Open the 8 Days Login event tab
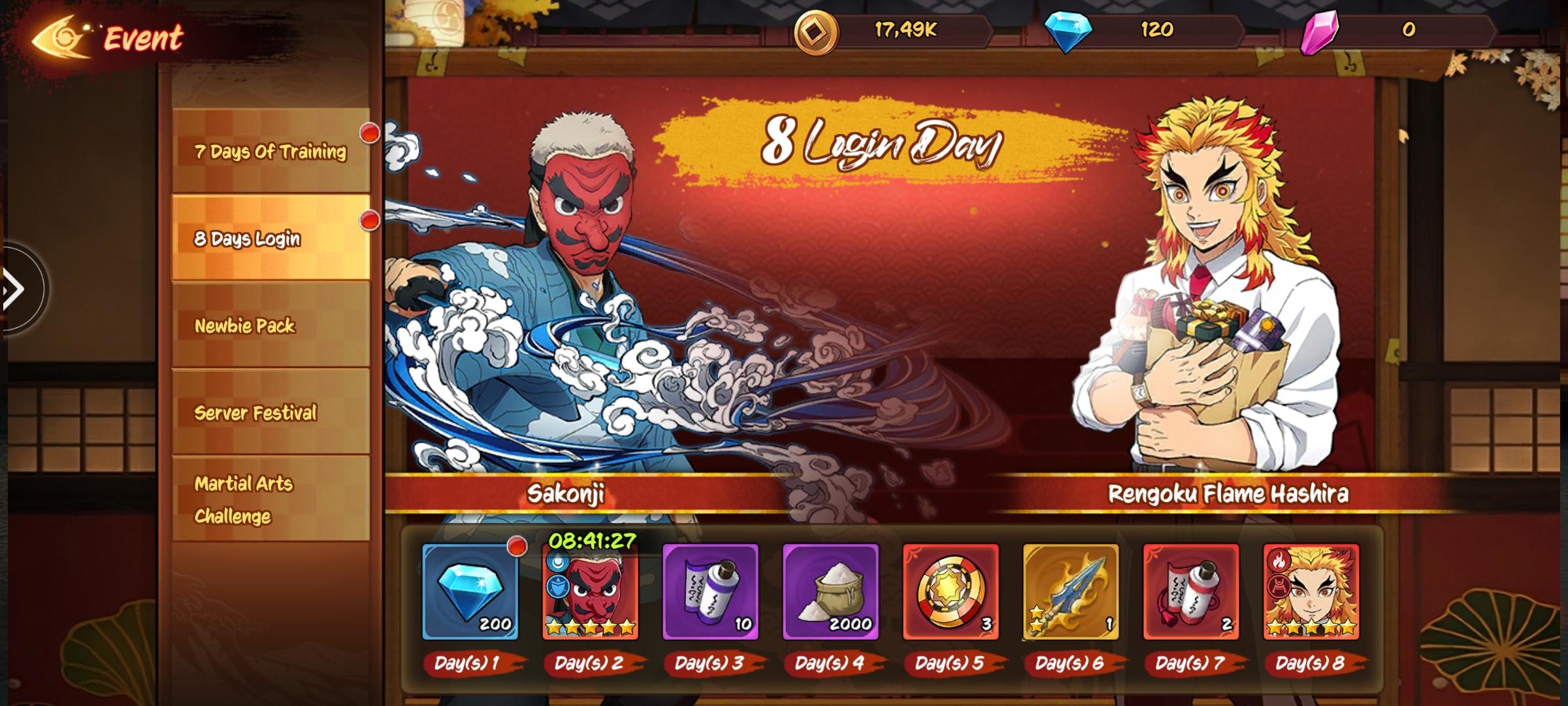The height and width of the screenshot is (706, 1568). tap(270, 239)
